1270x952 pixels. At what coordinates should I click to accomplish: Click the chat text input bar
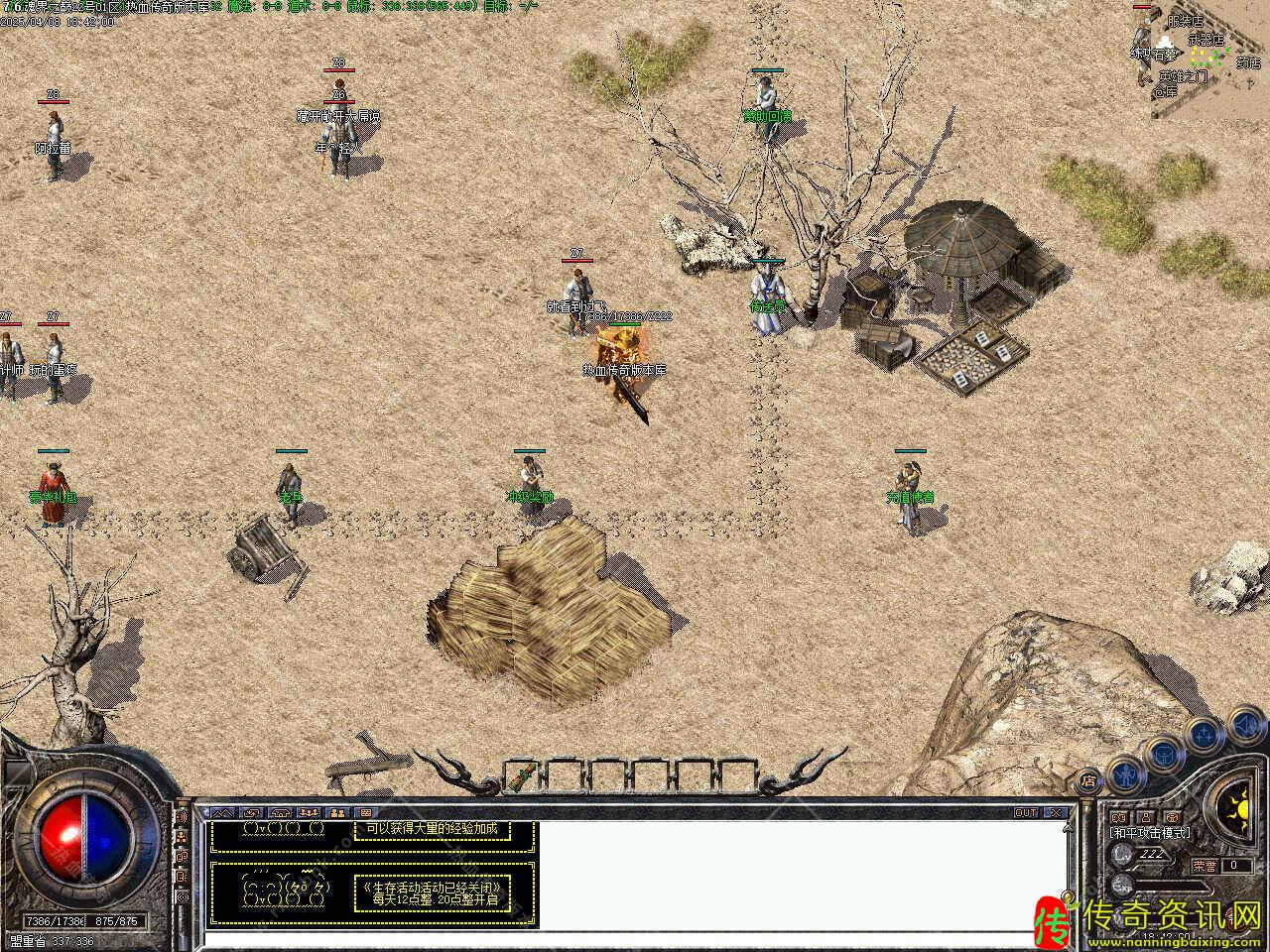pos(635,938)
